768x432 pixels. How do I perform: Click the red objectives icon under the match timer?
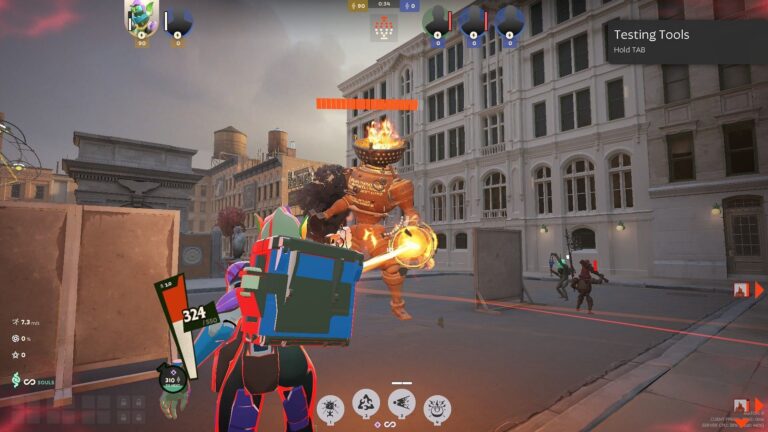tap(384, 29)
